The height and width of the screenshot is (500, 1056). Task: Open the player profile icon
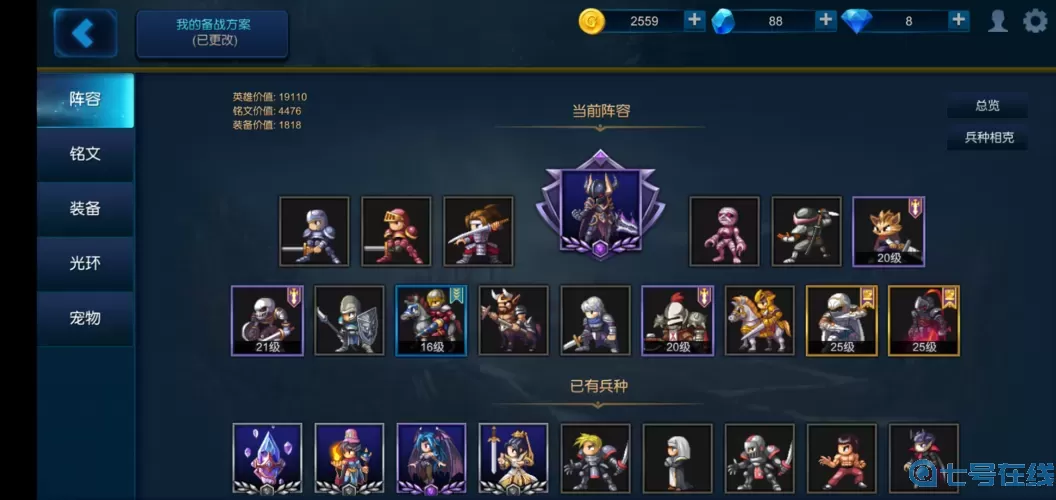pos(997,21)
